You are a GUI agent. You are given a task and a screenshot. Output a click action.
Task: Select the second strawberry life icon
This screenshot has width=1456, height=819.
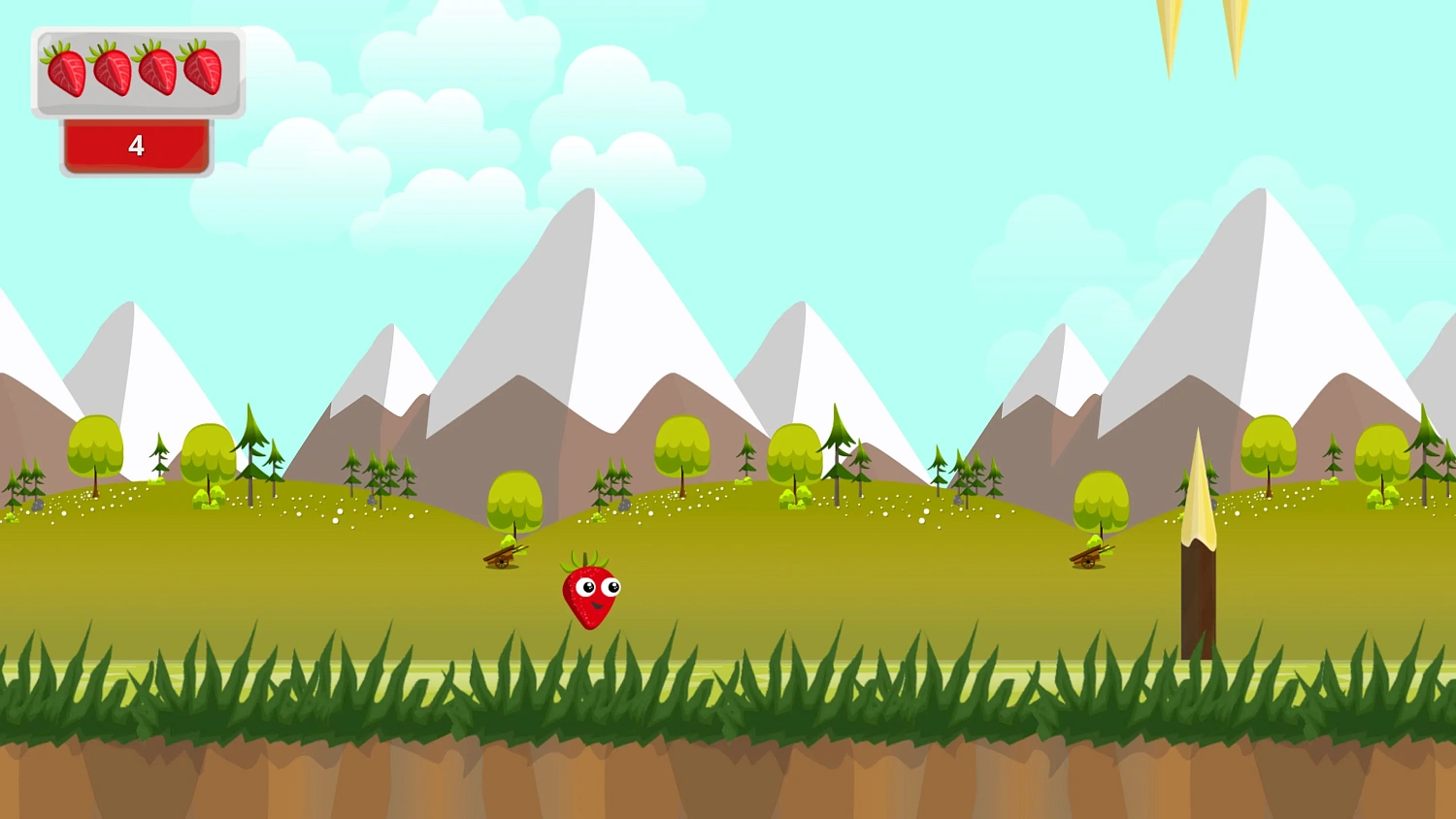110,70
